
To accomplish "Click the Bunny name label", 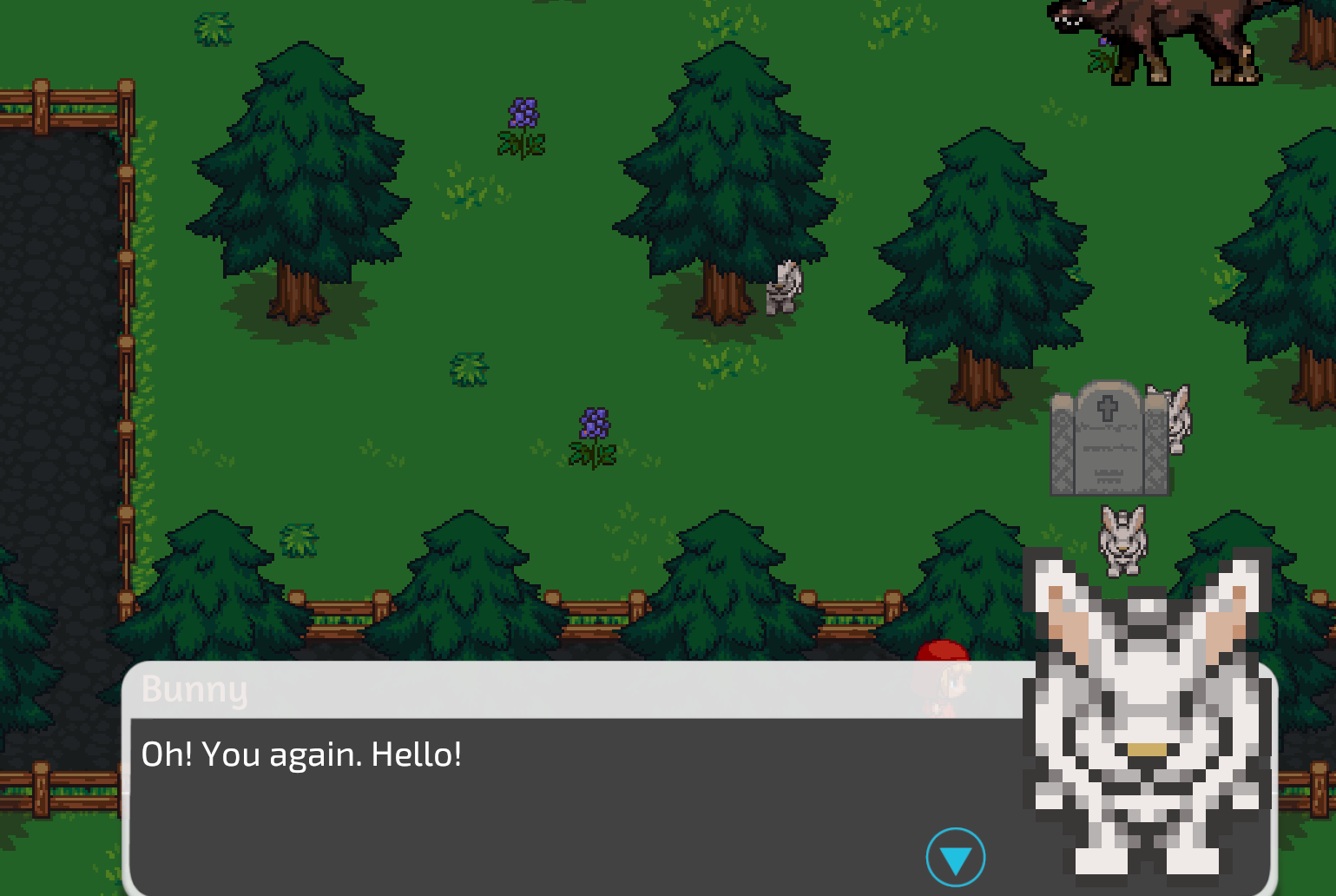I will click(194, 690).
